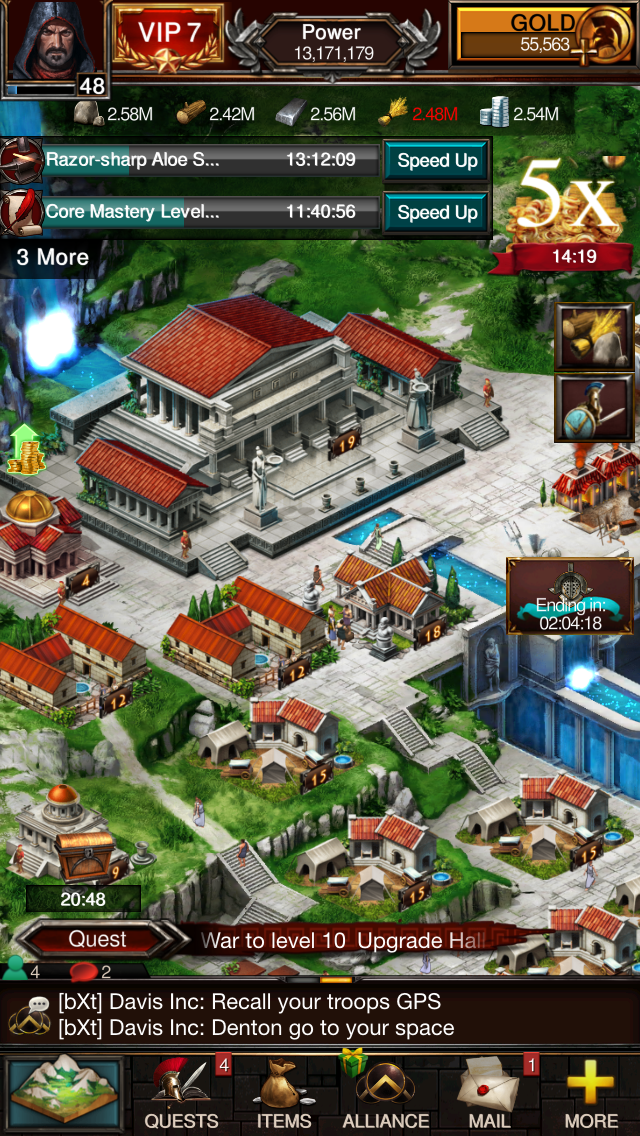Open the ITEMS bag

click(284, 1094)
